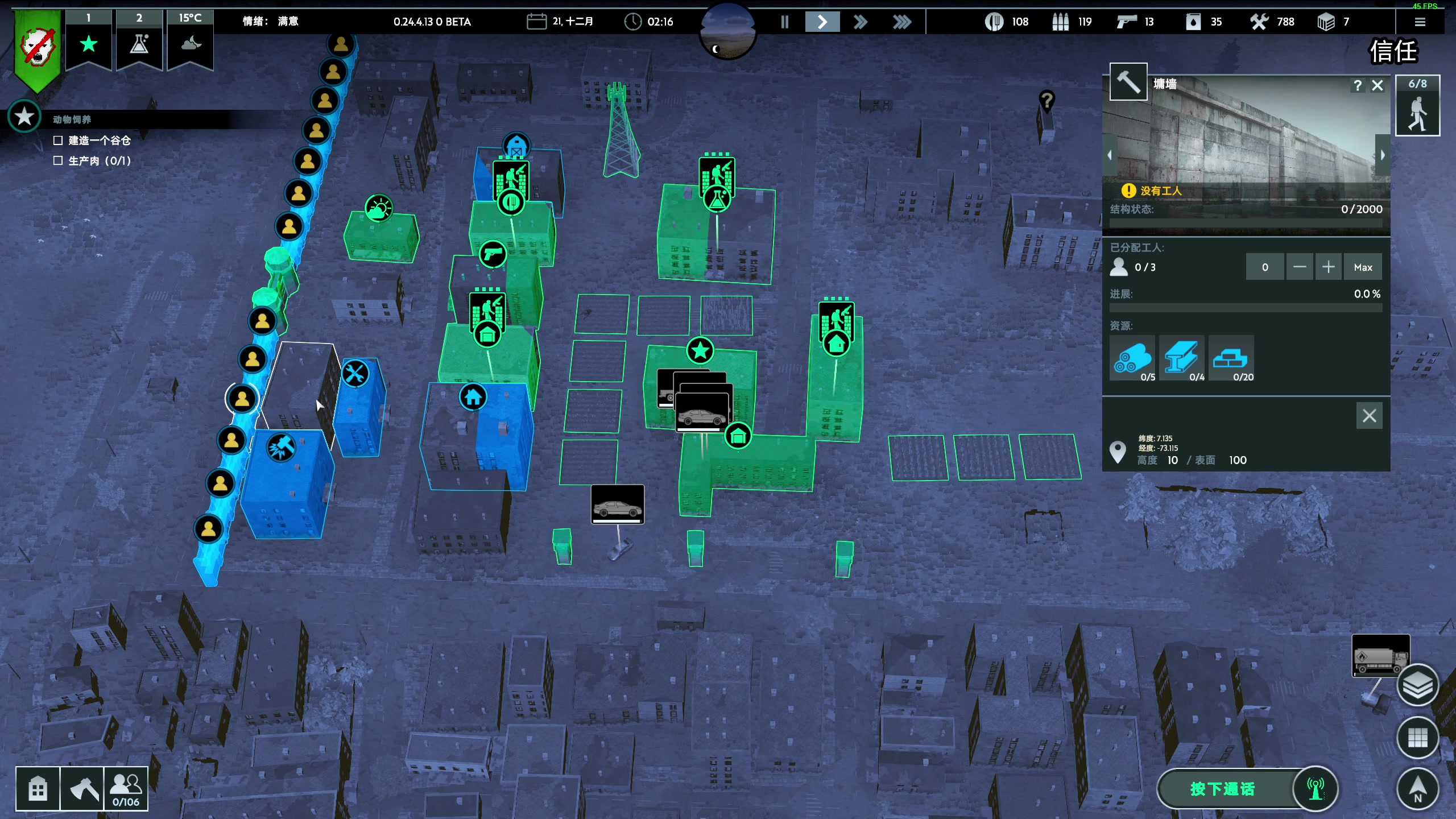Open help for the wall panel

click(1358, 85)
